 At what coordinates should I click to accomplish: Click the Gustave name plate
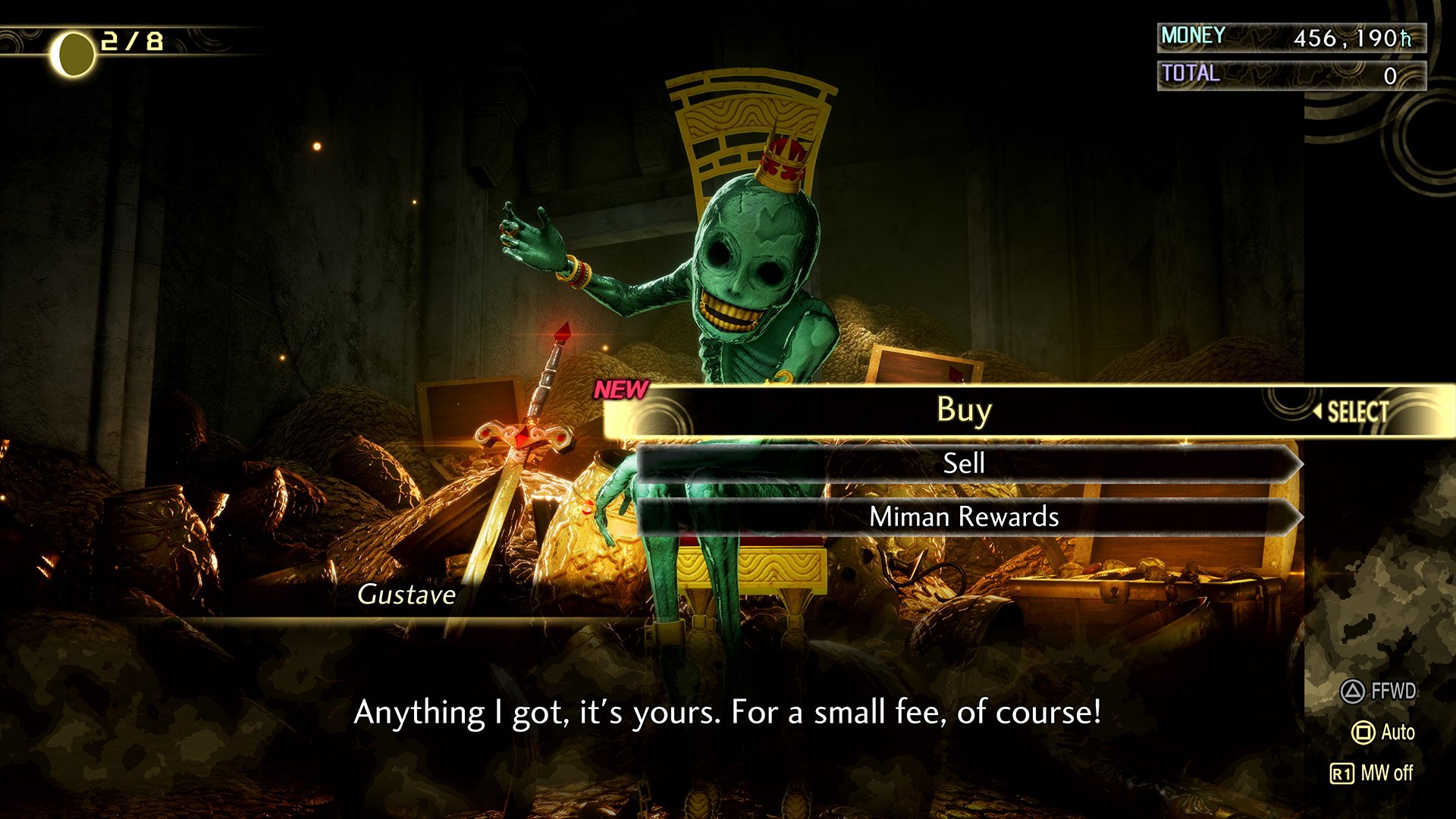pyautogui.click(x=406, y=595)
